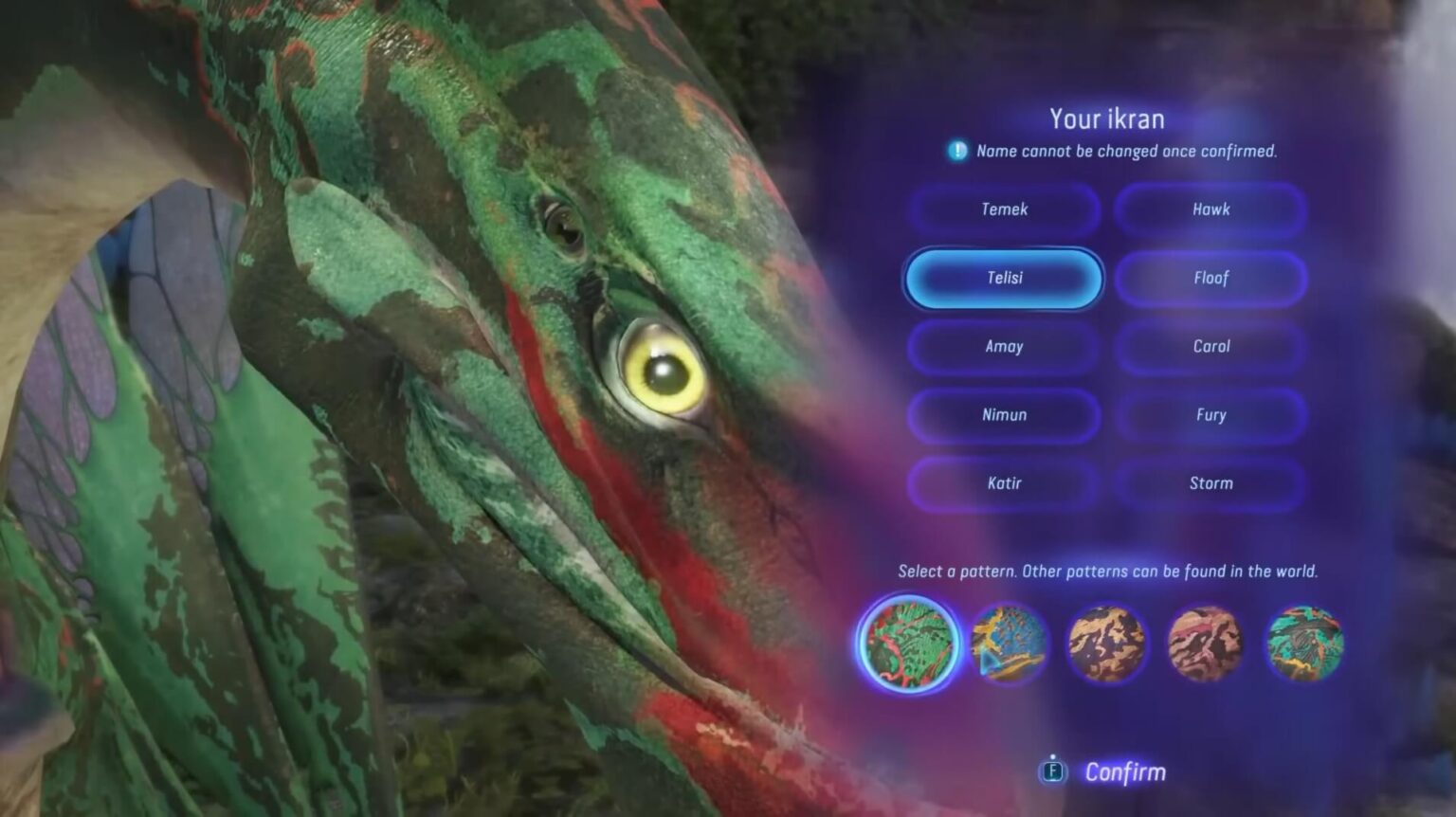The image size is (1456, 817).
Task: Select the name Storm
Action: (1210, 483)
